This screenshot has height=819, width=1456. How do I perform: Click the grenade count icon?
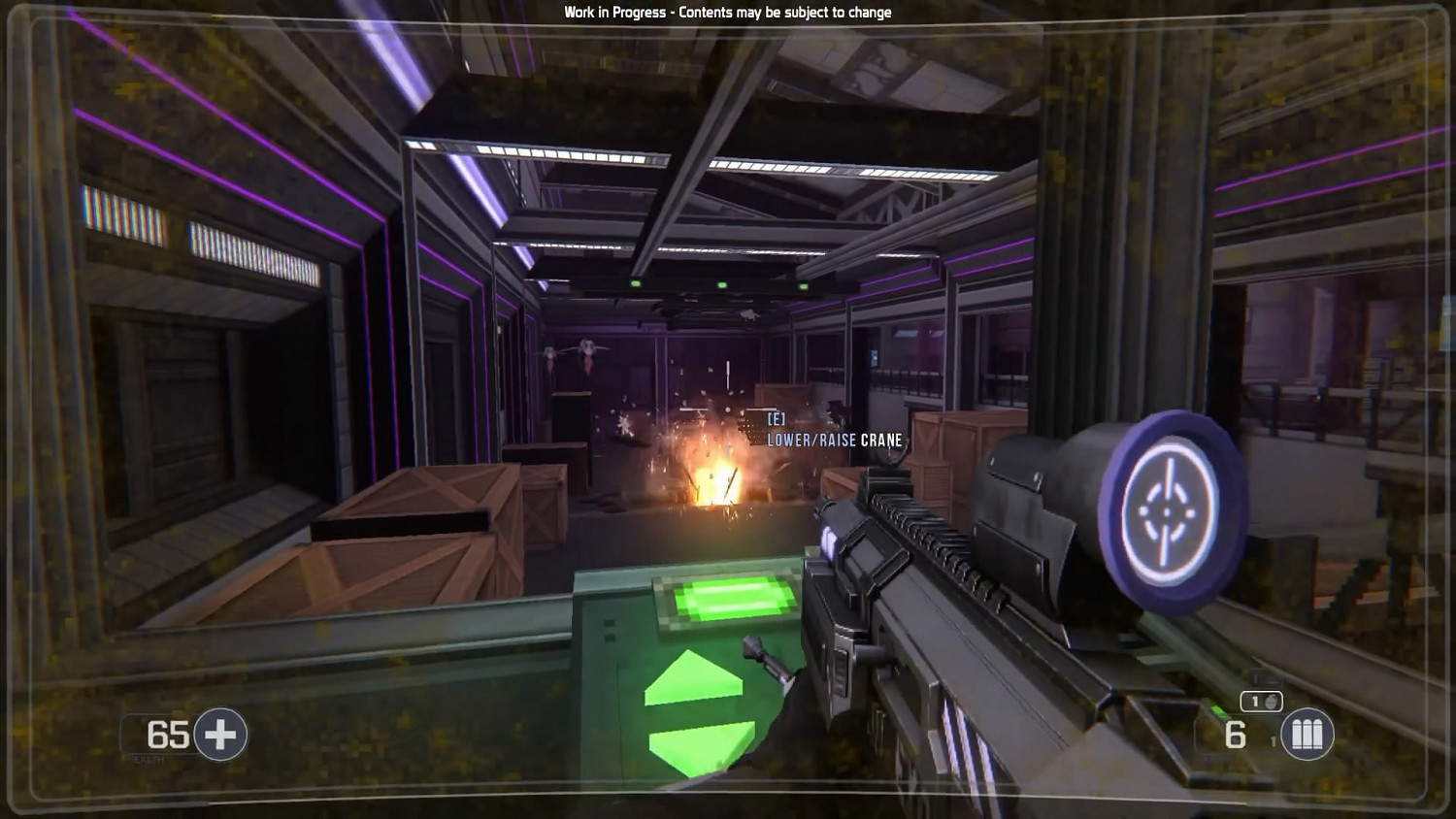1272,702
